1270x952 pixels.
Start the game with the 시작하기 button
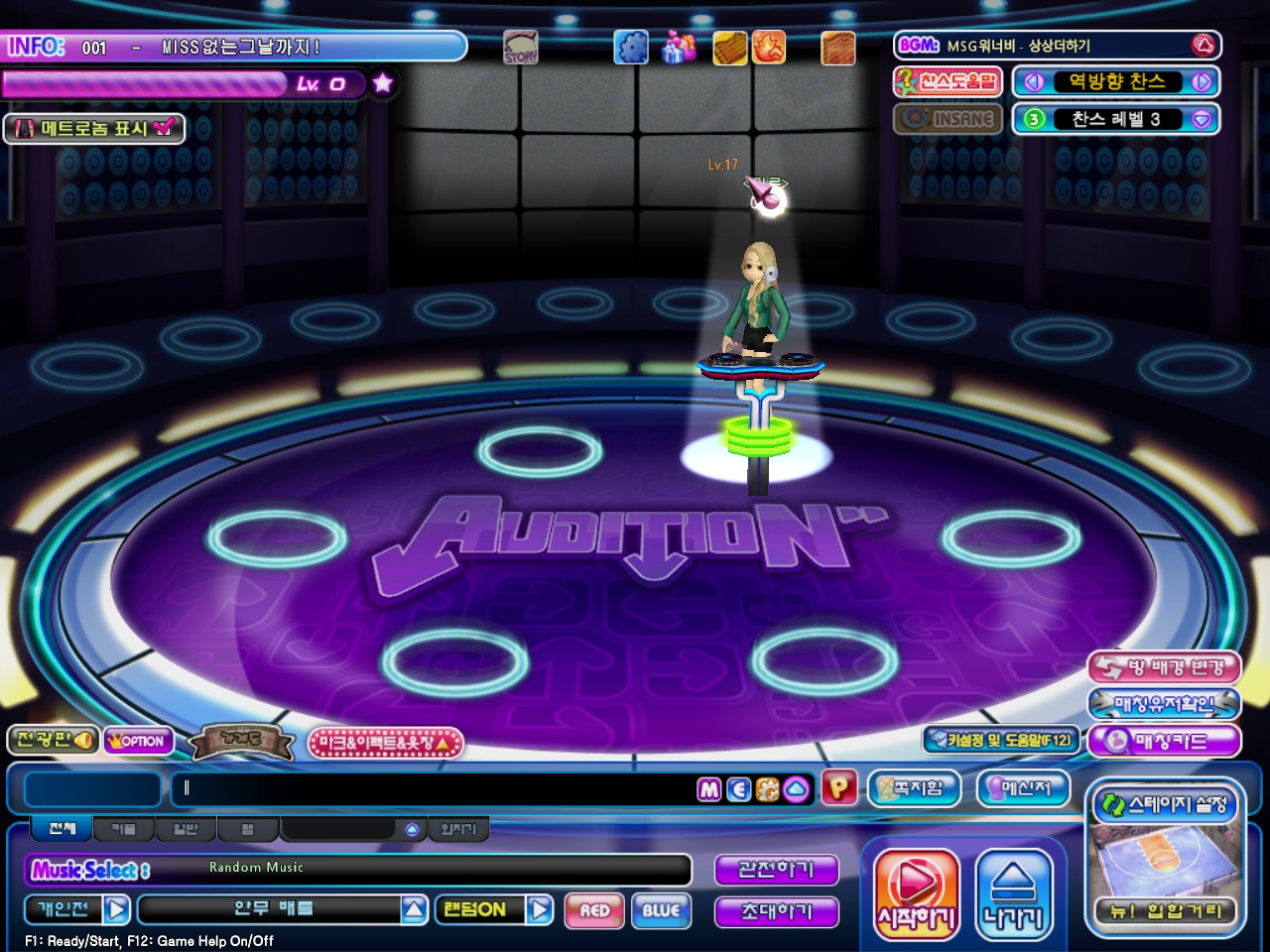tap(916, 892)
